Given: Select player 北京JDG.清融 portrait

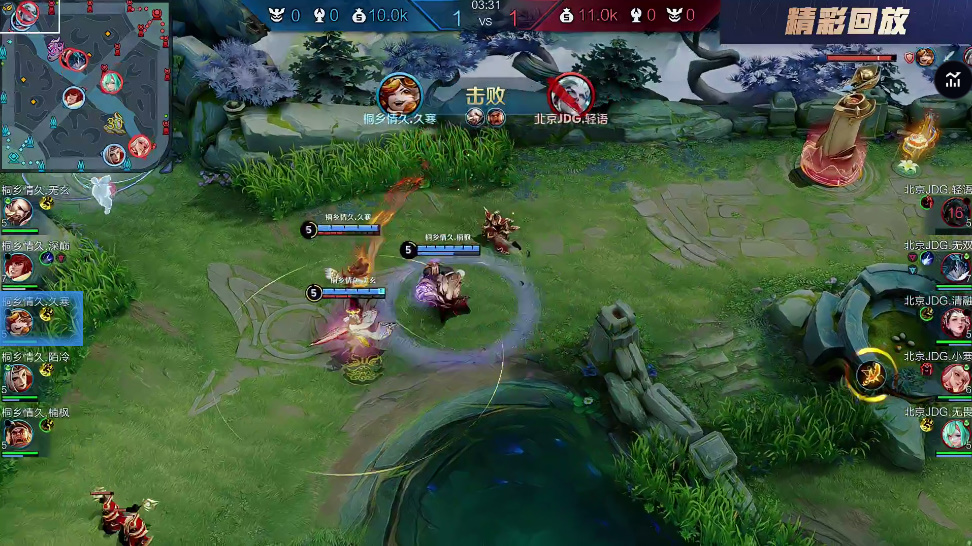Looking at the screenshot, I should [954, 322].
